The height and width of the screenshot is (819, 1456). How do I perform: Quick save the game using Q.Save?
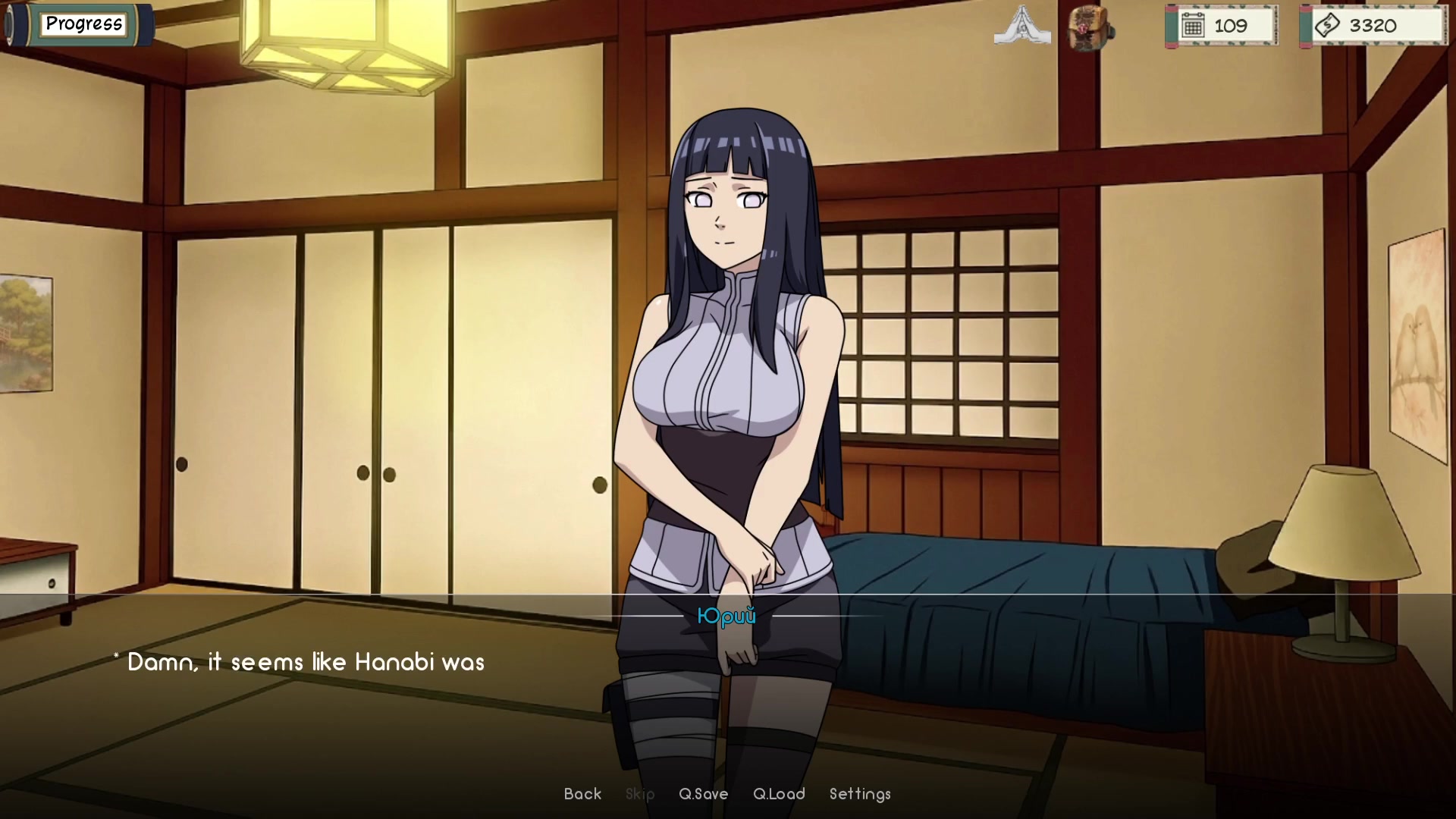pos(702,794)
